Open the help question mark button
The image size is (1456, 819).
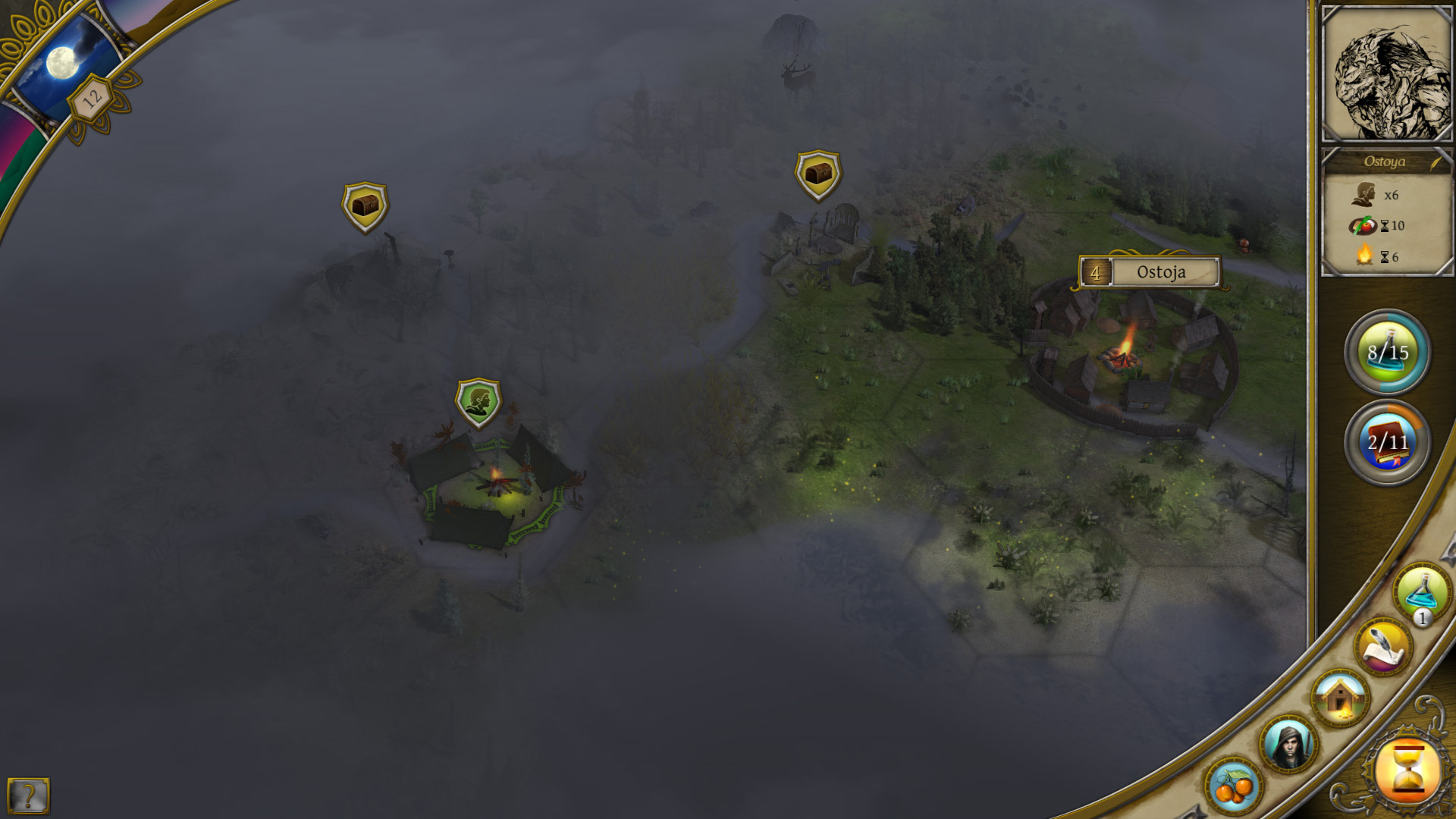28,795
